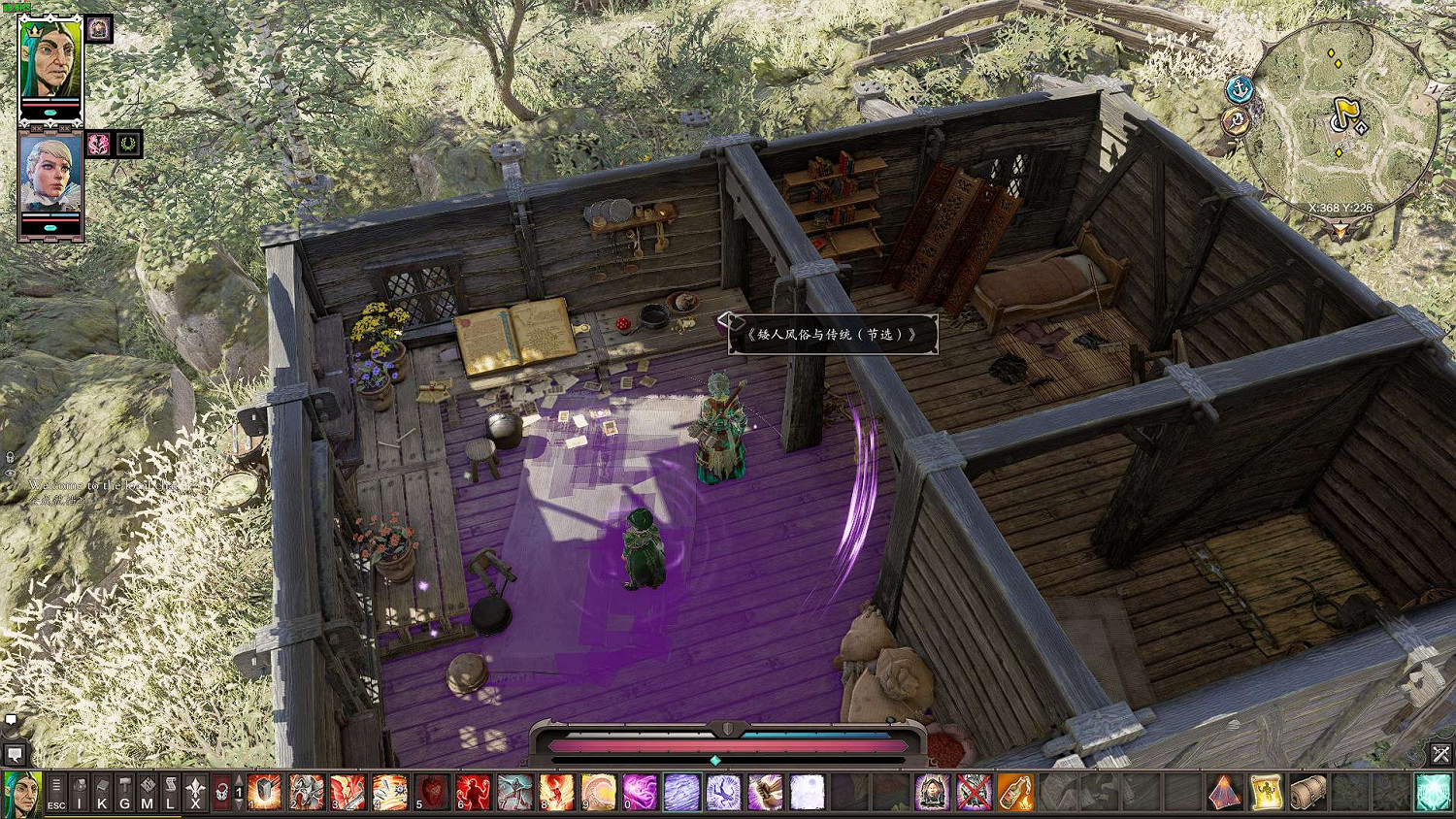Use the orange fire bottle item
Viewport: 1456px width, 819px height.
click(1015, 793)
